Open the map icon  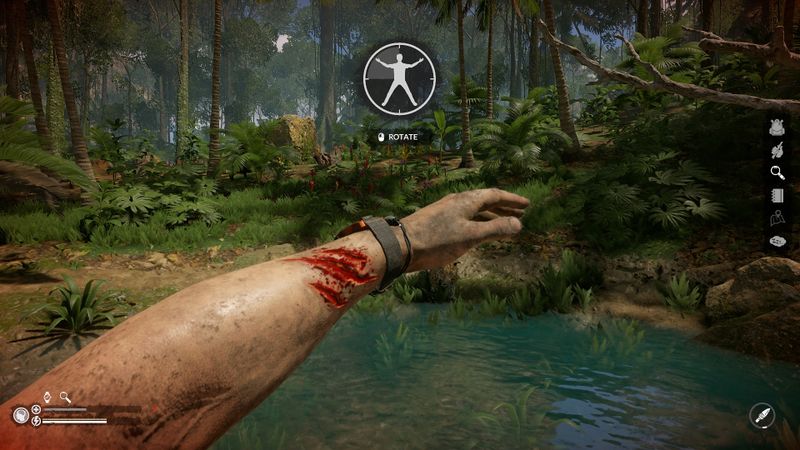pos(777,218)
